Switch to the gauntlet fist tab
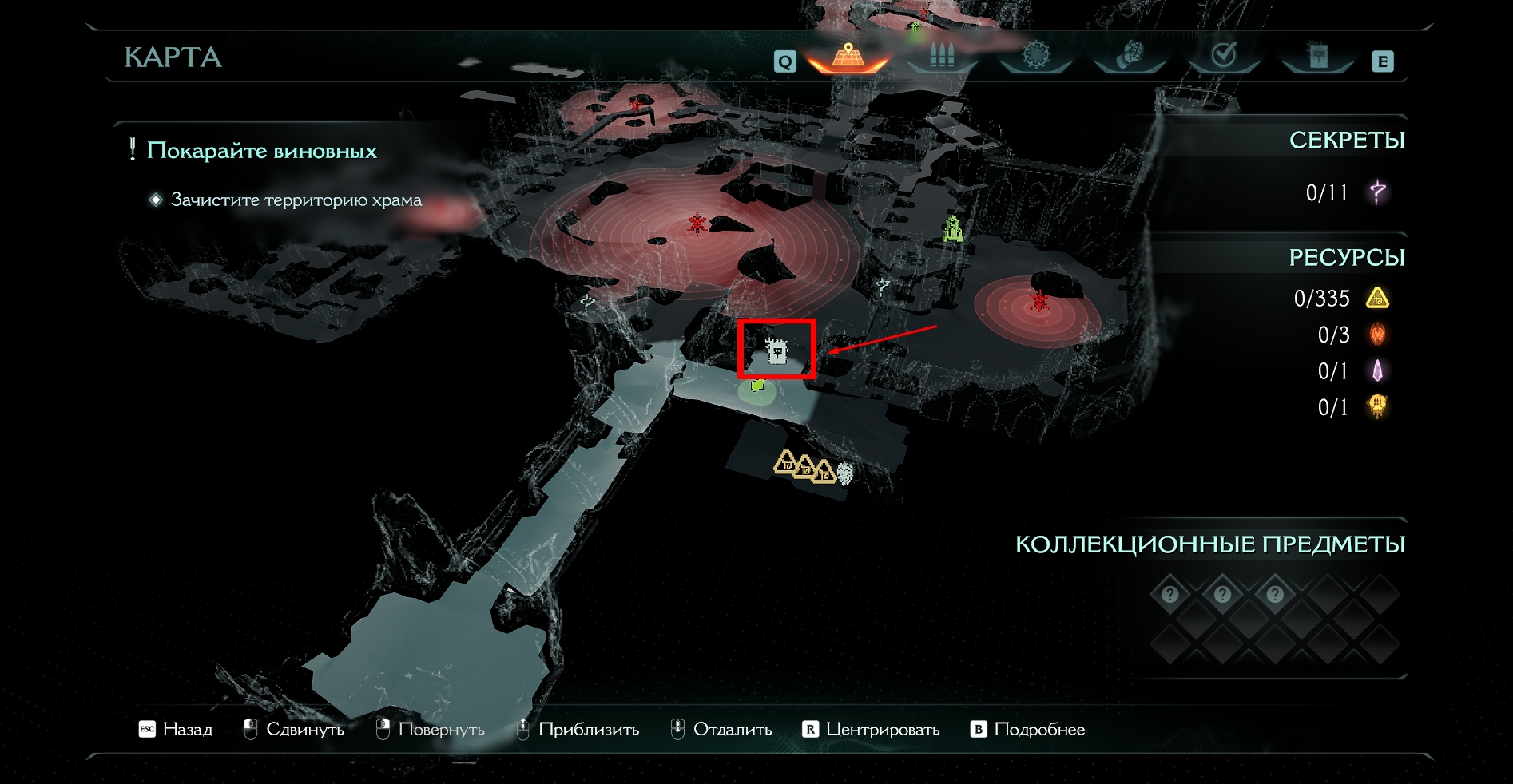Viewport: 1513px width, 784px height. (1130, 56)
